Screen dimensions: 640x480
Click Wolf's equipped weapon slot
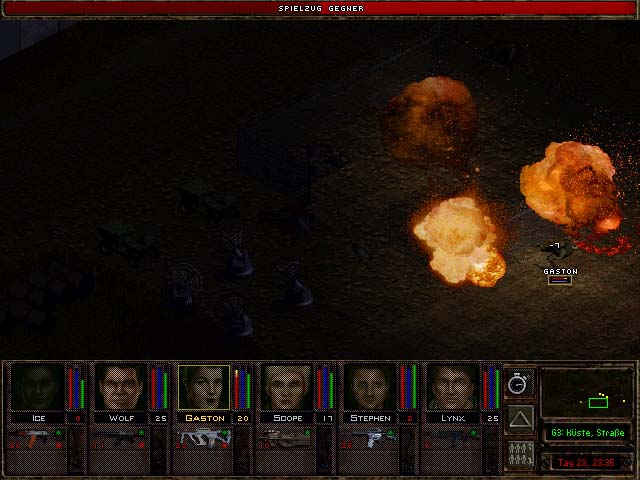[x=119, y=441]
